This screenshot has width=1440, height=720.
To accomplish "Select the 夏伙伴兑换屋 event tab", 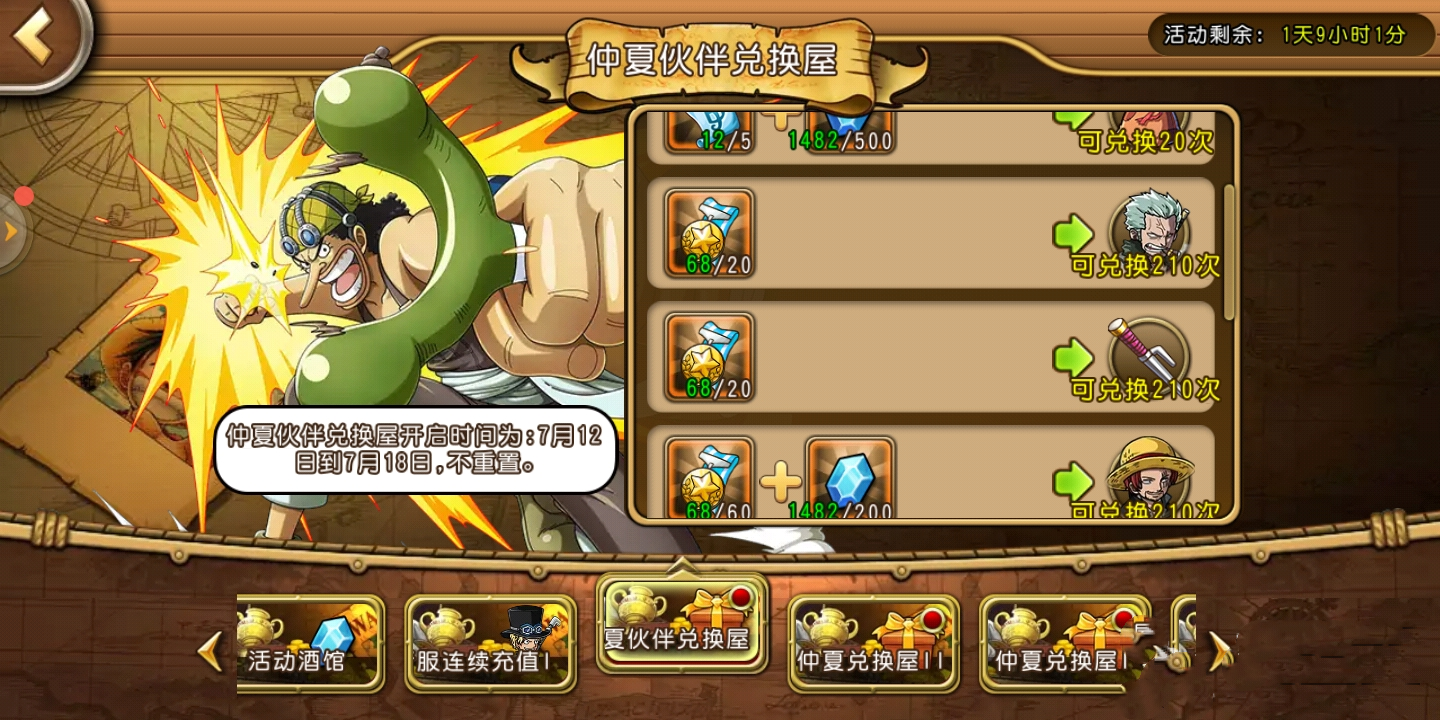I will 682,623.
